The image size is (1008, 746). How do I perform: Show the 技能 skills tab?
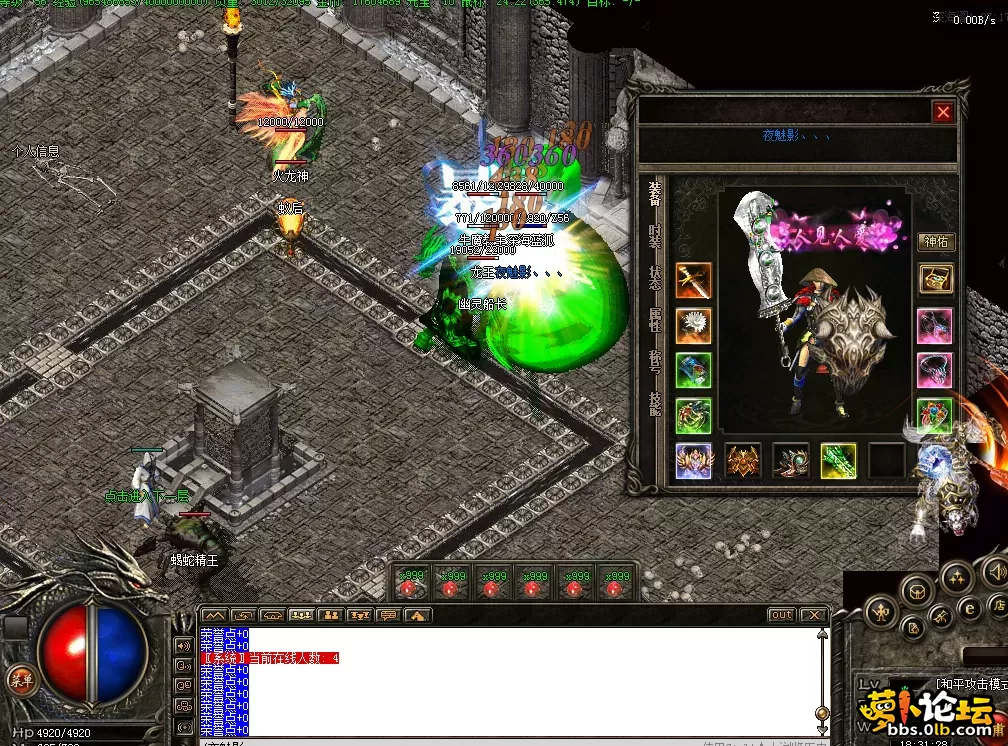point(654,403)
